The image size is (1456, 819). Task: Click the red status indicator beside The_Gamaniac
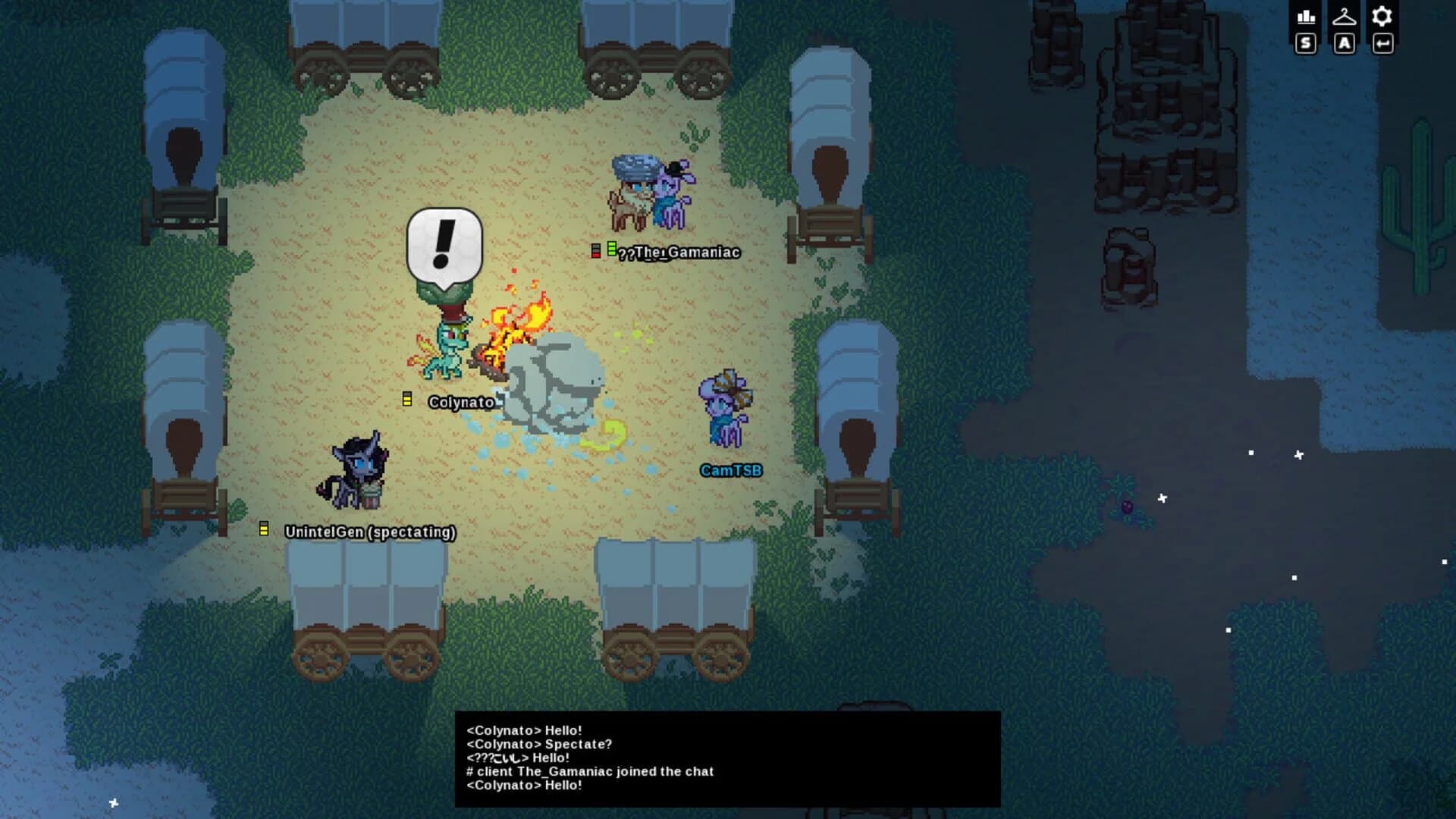click(595, 250)
